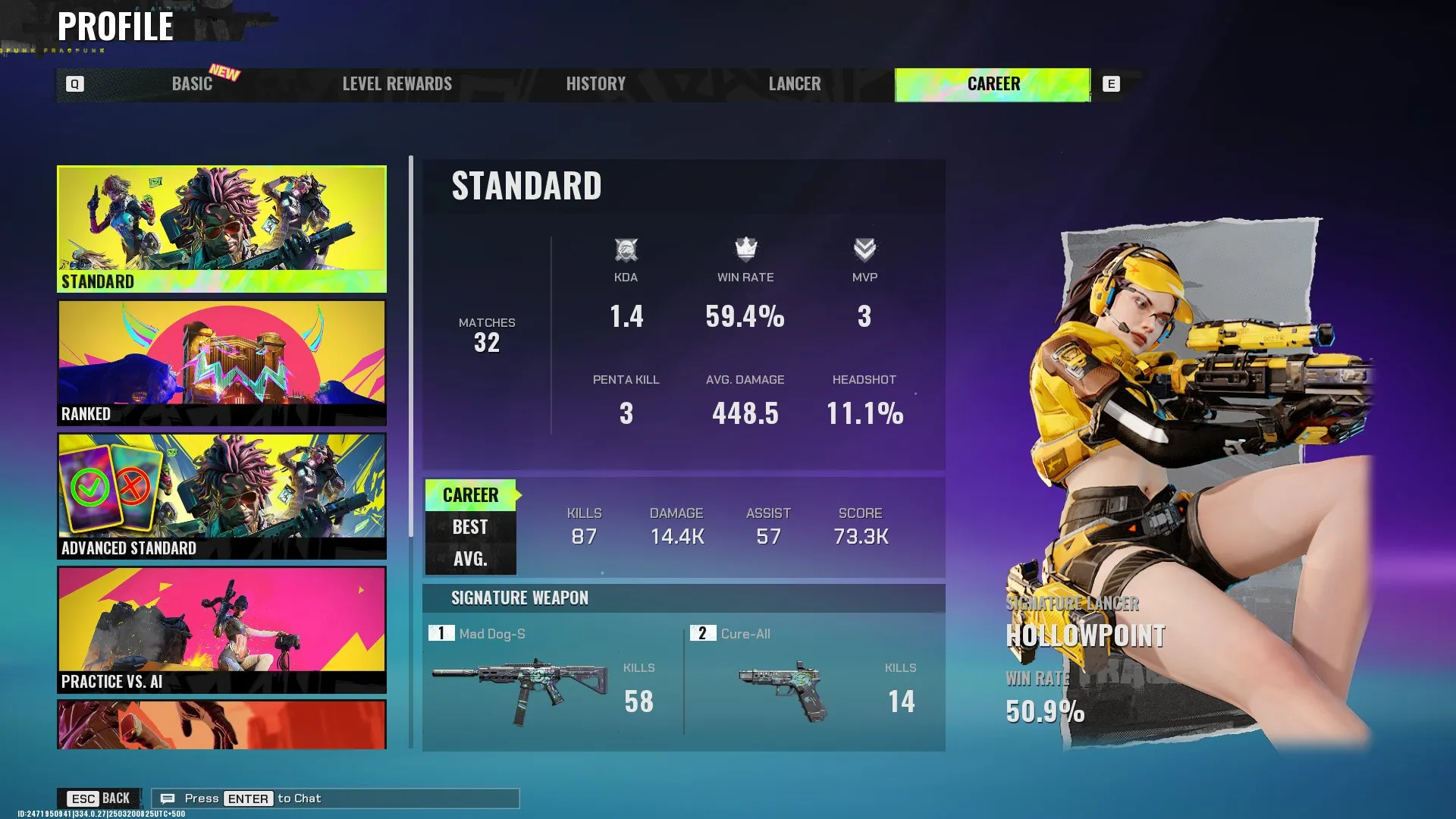Viewport: 1456px width, 819px height.
Task: Open the LEVEL REWARDS tab
Action: [x=397, y=84]
